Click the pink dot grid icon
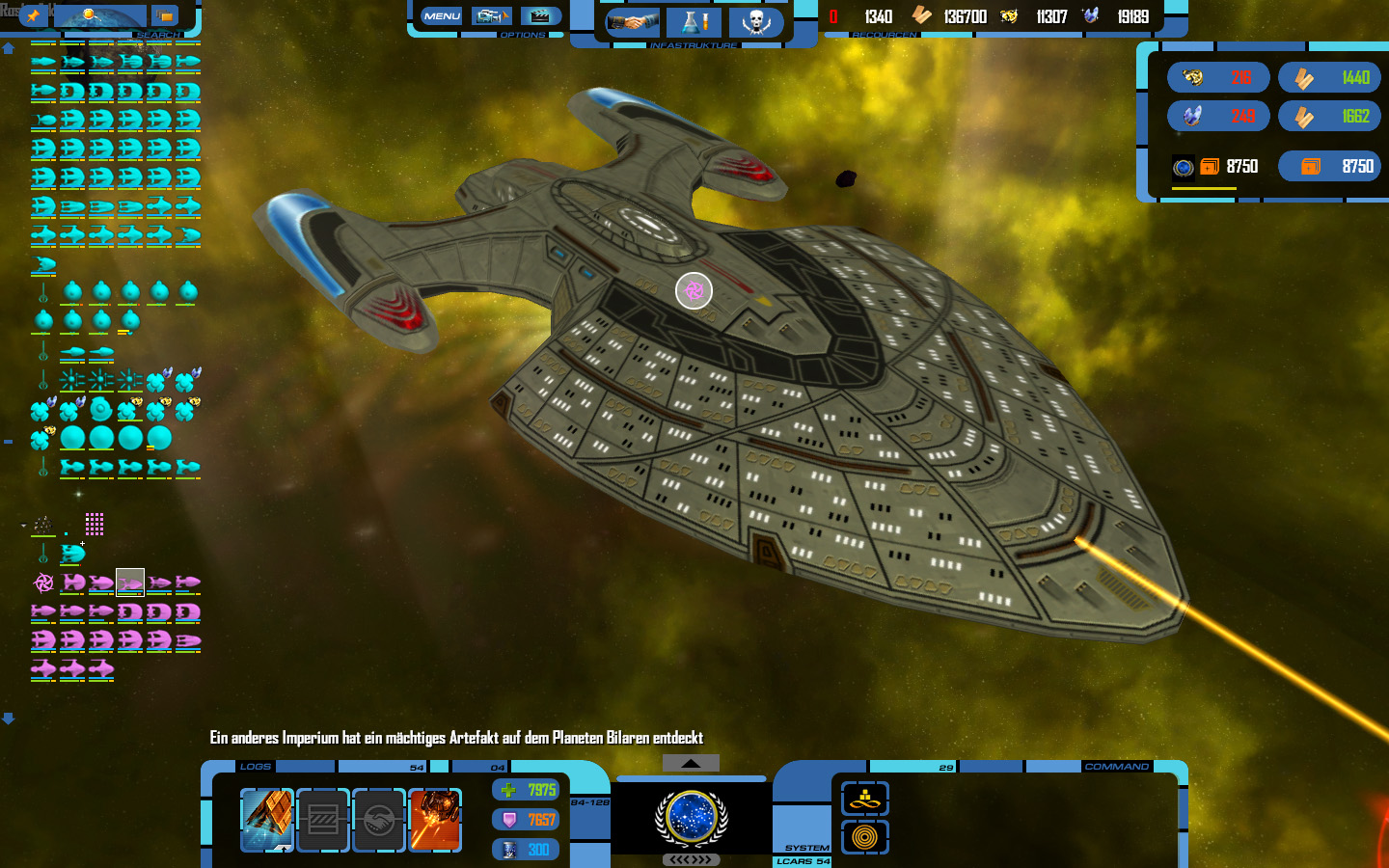 (94, 524)
